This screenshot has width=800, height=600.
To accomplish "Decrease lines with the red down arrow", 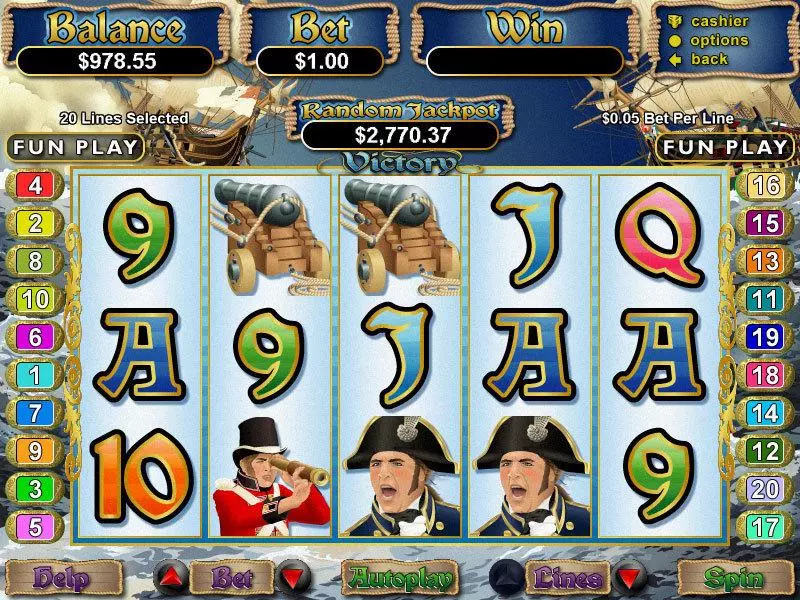I will [x=628, y=578].
